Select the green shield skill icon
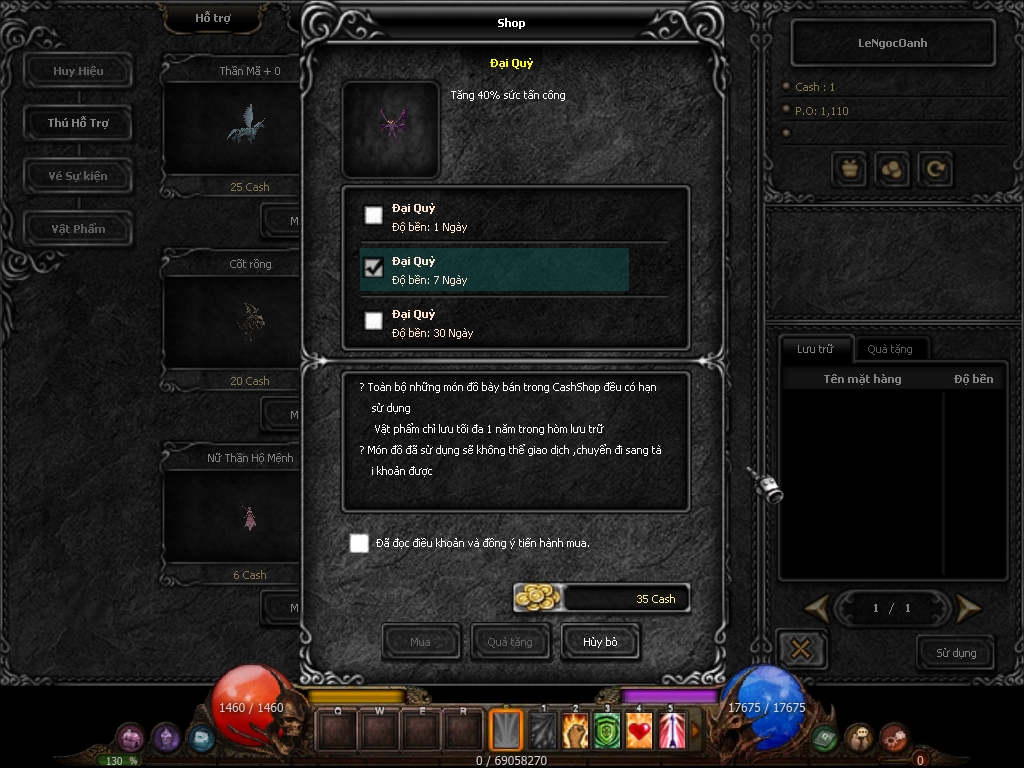The image size is (1024, 768). coord(607,731)
